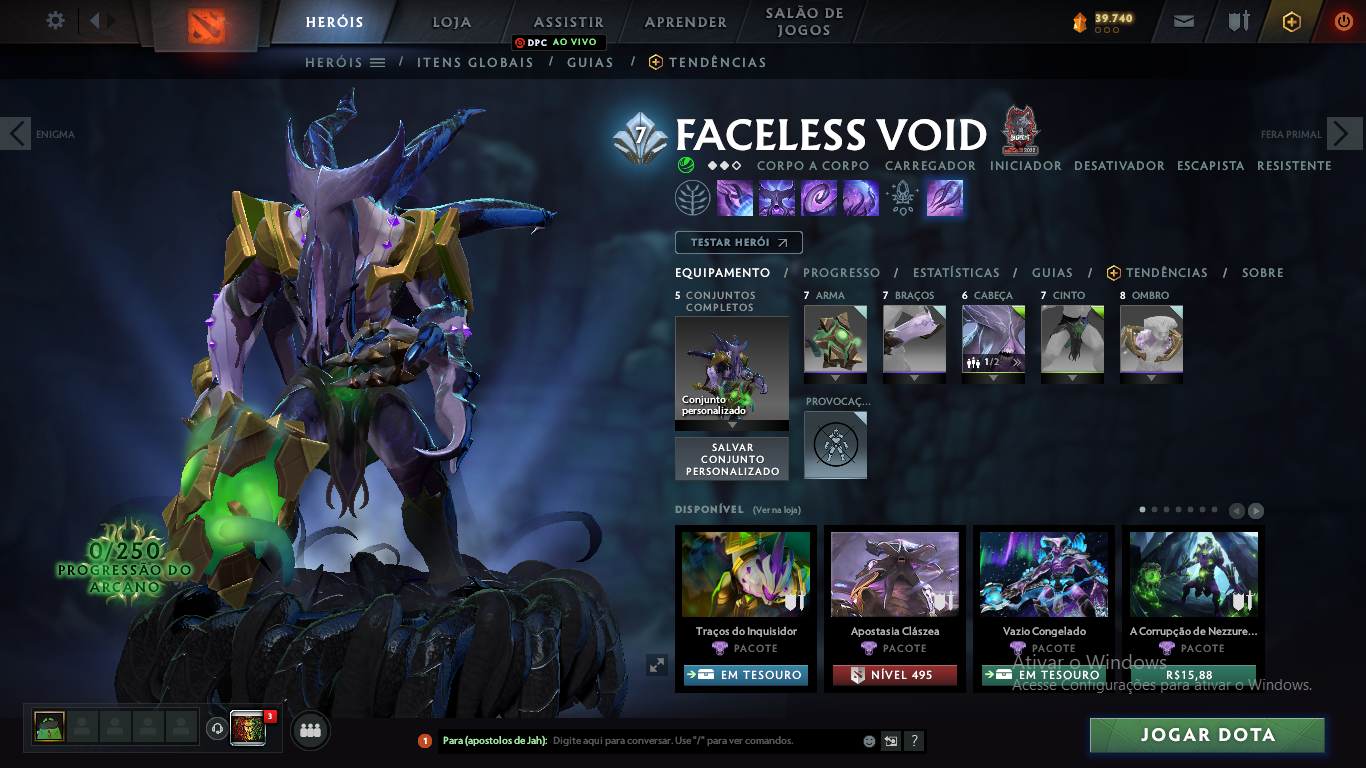Click the green checkmark status icon
This screenshot has width=1366, height=768.
point(685,166)
